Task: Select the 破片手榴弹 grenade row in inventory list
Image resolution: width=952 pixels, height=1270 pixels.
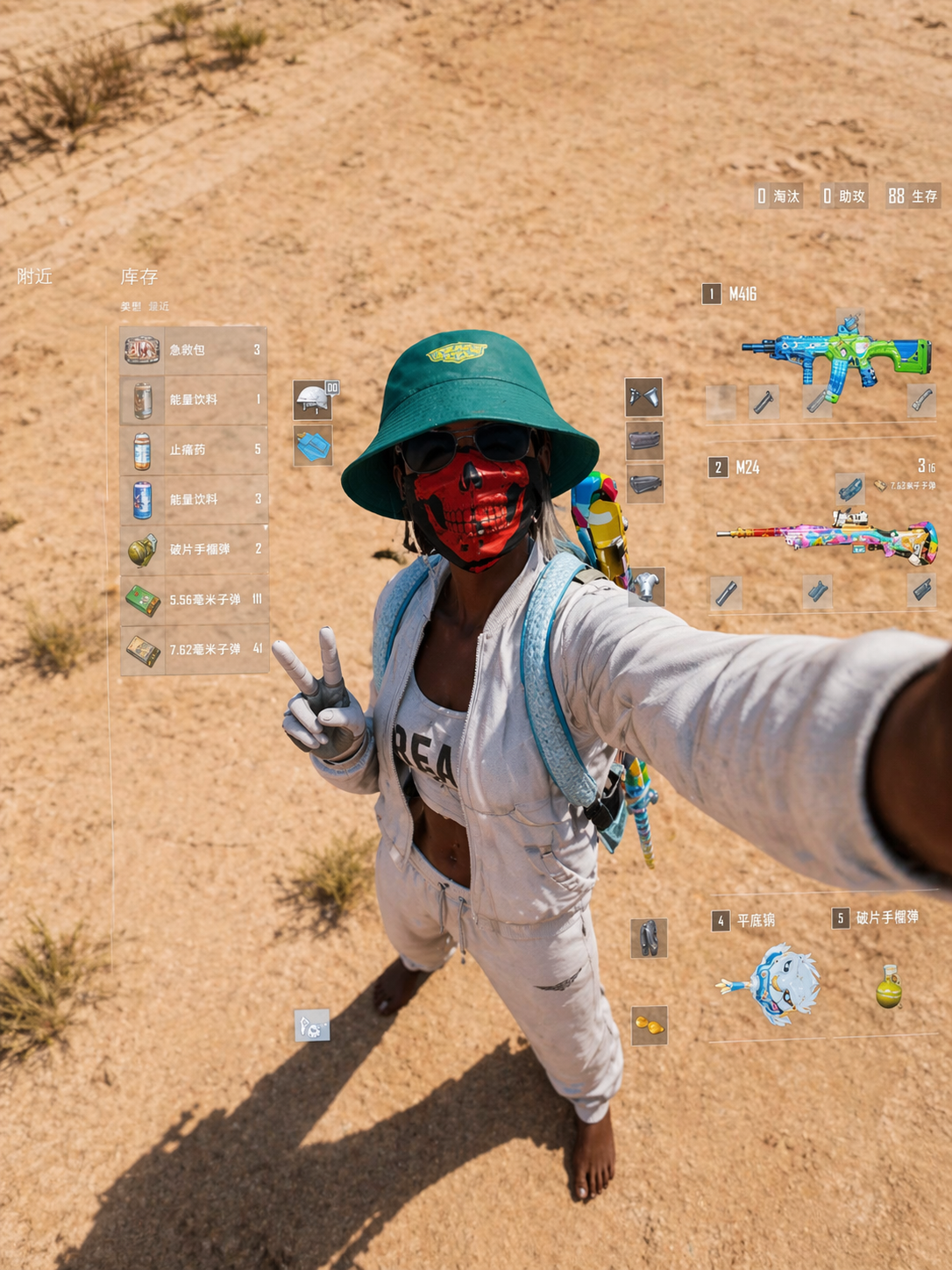Action: pyautogui.click(x=193, y=550)
